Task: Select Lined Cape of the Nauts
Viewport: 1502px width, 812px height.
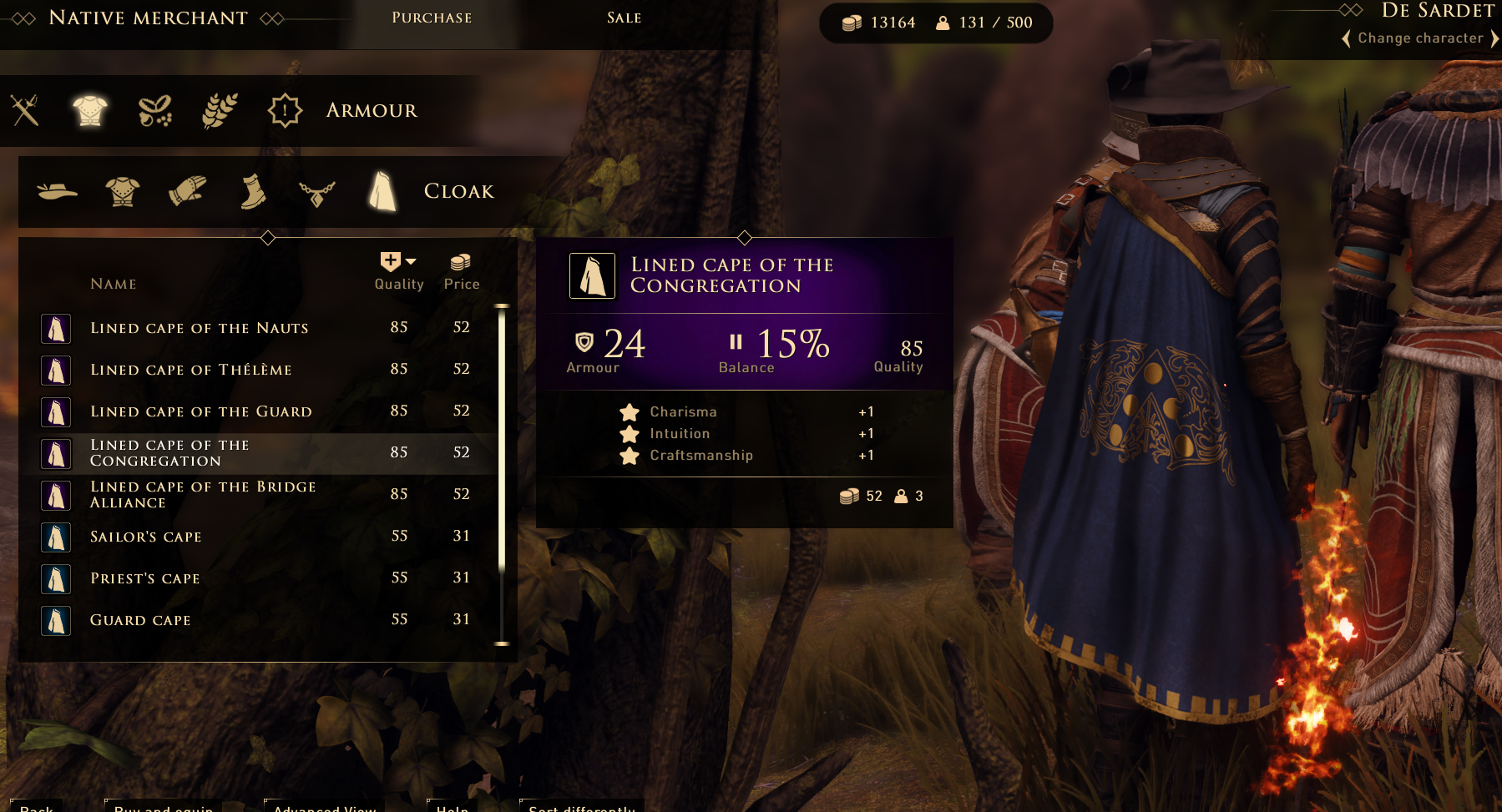Action: (199, 328)
